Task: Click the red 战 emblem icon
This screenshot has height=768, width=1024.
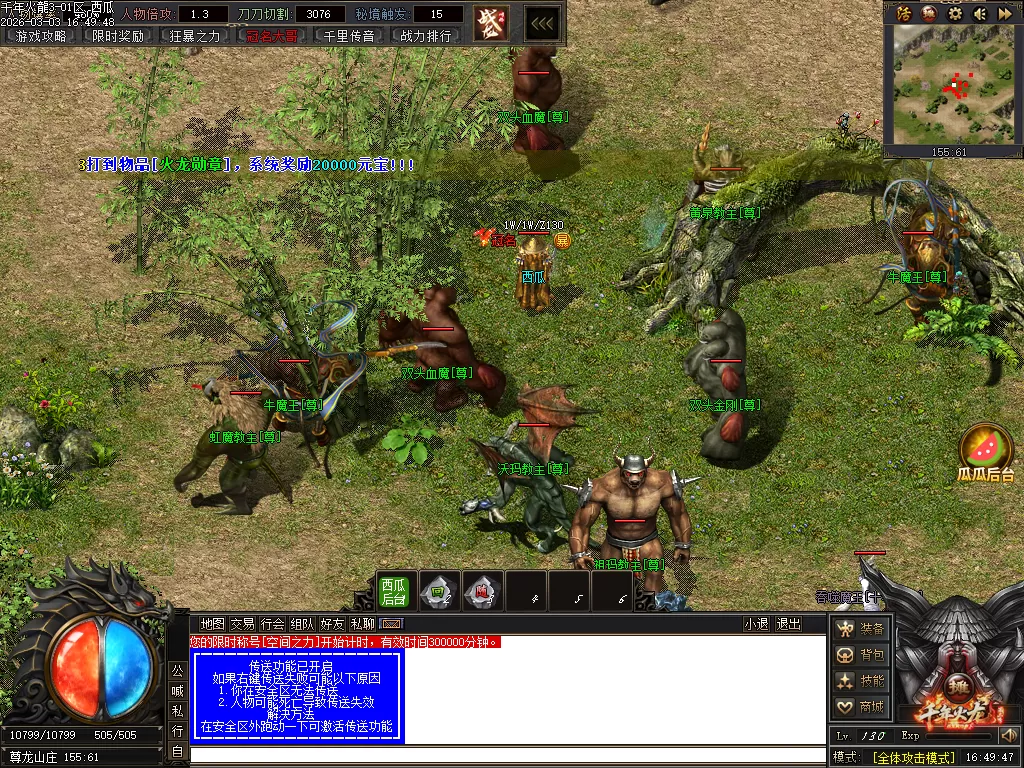Action: (490, 22)
